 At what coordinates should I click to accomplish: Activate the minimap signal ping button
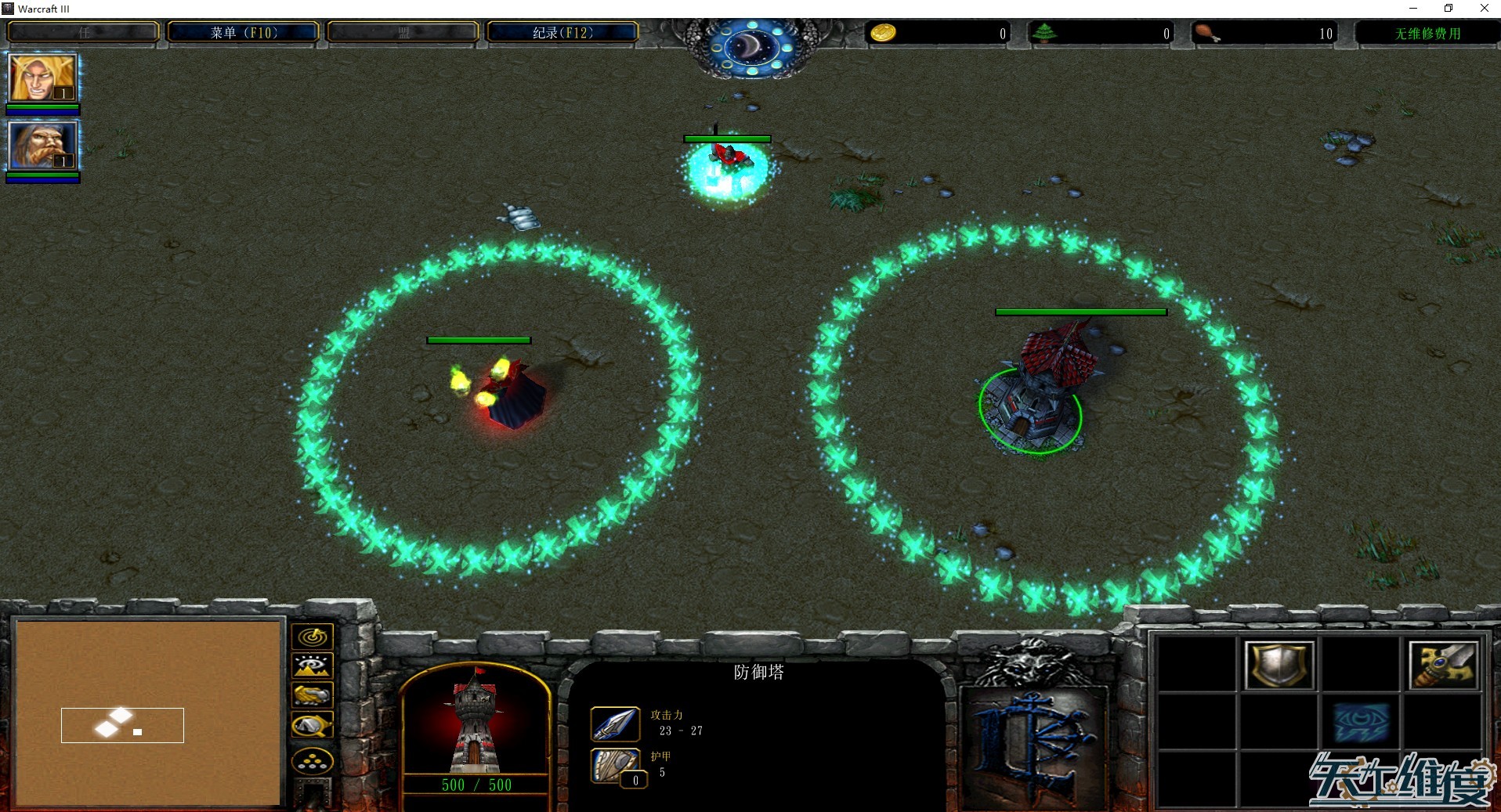point(312,637)
